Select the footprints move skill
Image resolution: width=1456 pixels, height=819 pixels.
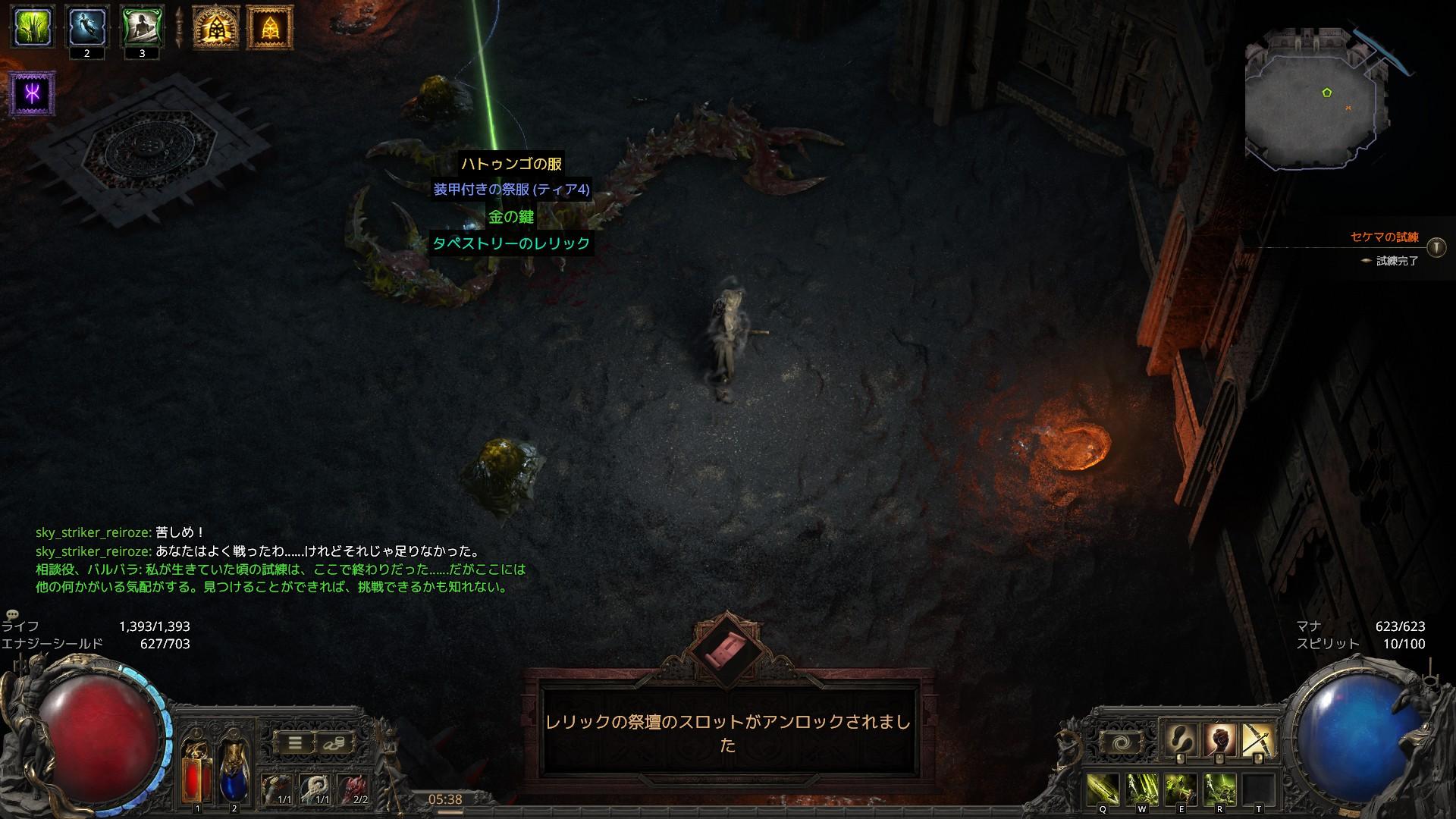(x=1181, y=740)
